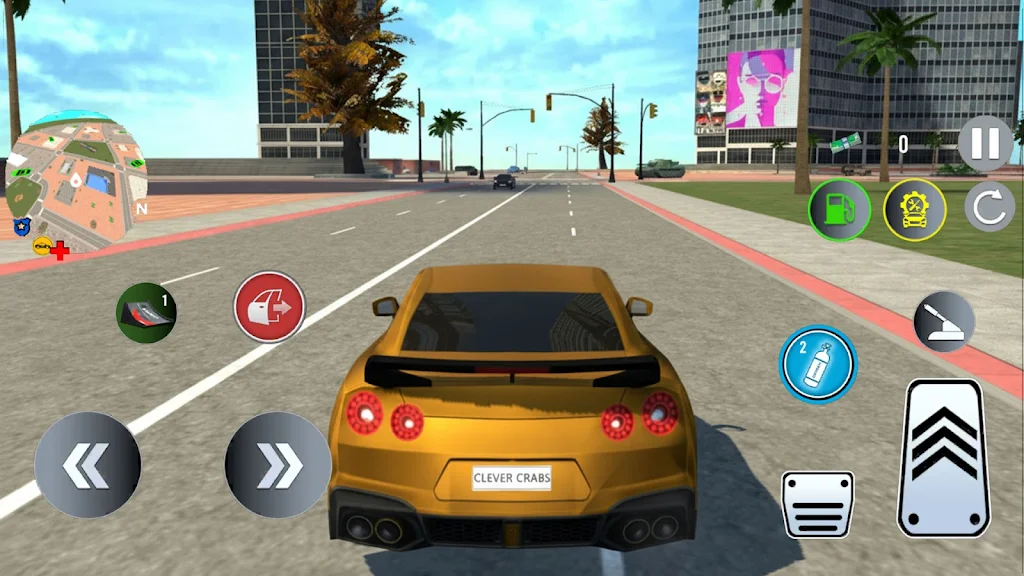Image resolution: width=1024 pixels, height=576 pixels.
Task: Use the green ramp item button
Action: [x=146, y=312]
